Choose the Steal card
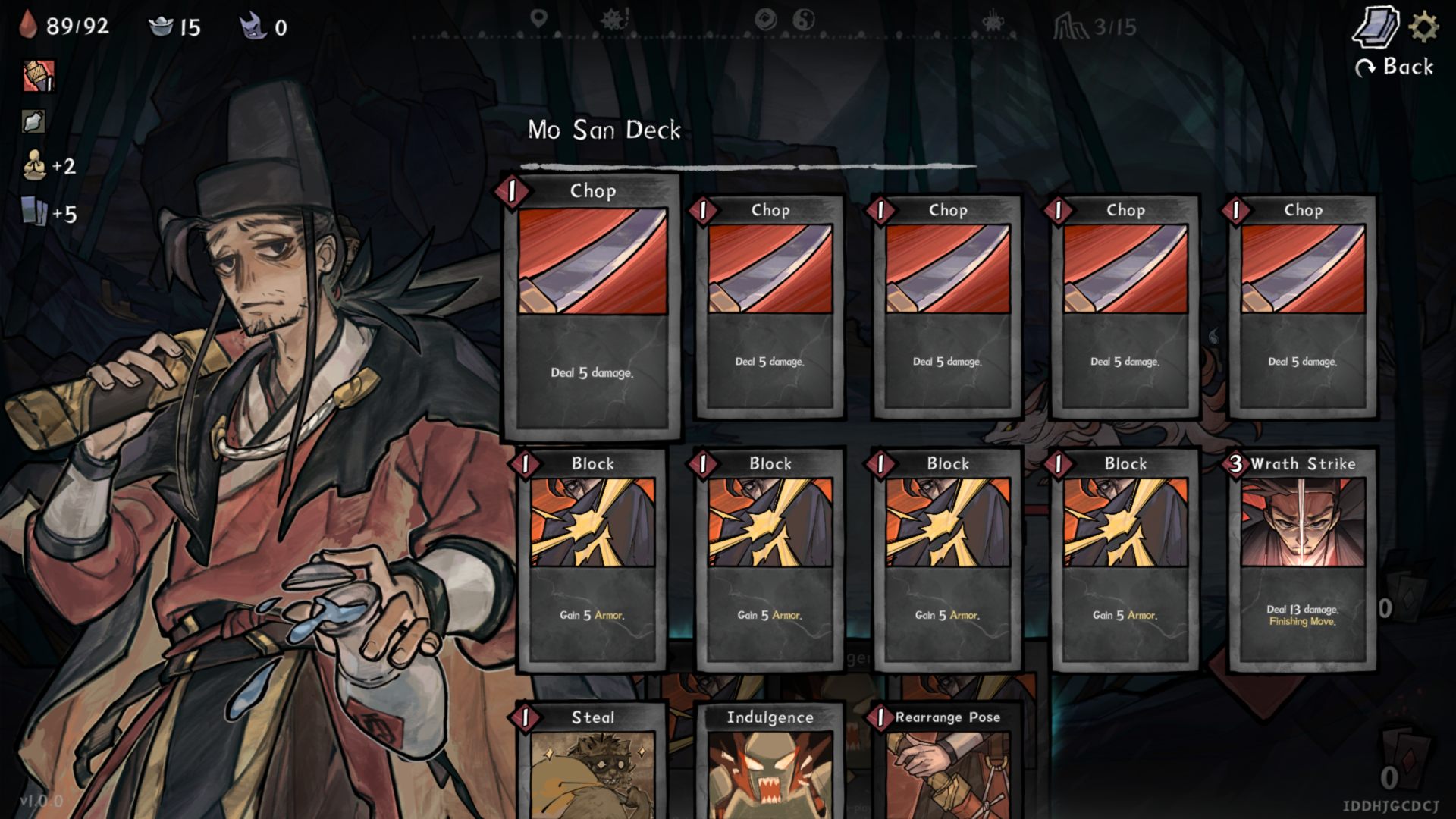This screenshot has height=819, width=1456. (592, 762)
